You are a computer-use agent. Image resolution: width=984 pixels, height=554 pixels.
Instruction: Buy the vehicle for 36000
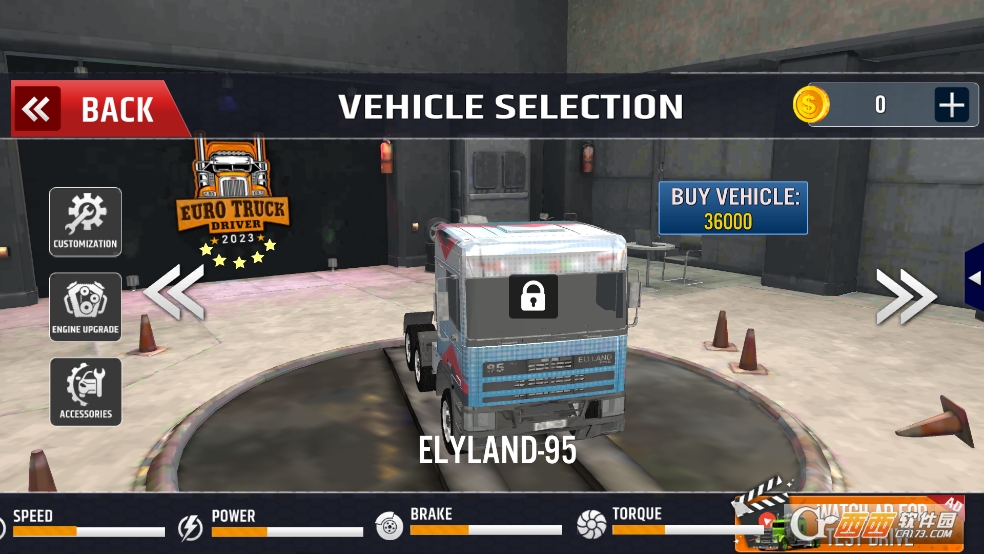coord(734,208)
